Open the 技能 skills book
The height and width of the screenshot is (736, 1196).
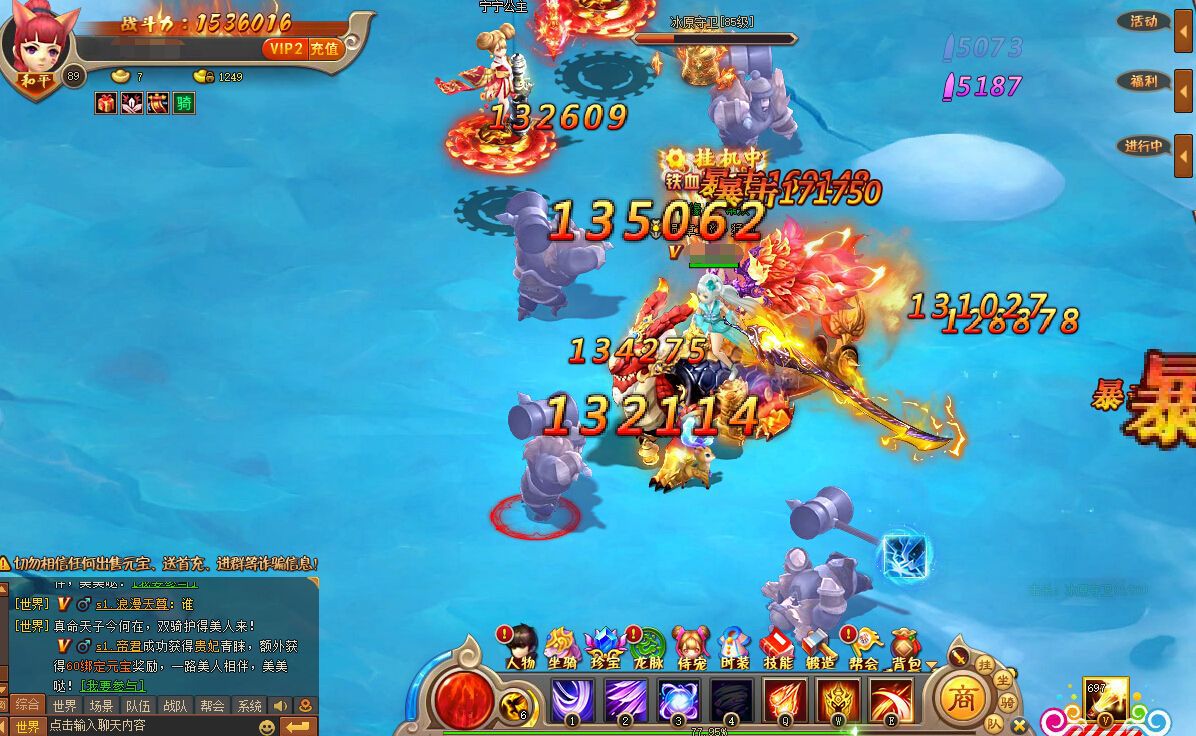click(x=777, y=647)
